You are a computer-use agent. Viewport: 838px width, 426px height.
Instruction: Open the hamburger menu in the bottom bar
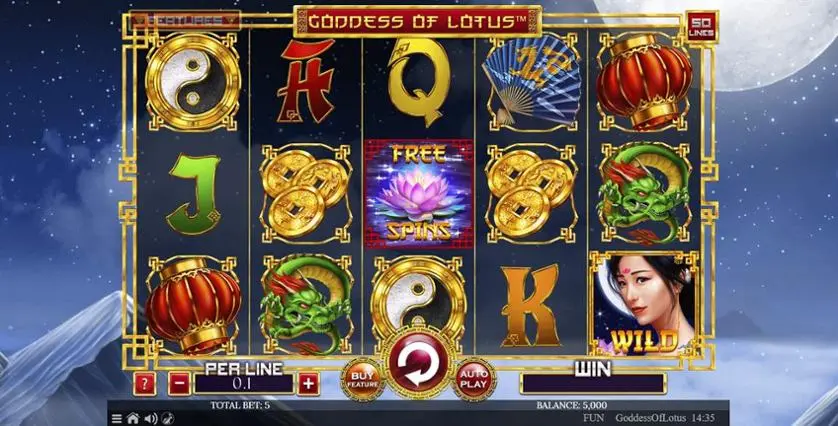click(116, 418)
